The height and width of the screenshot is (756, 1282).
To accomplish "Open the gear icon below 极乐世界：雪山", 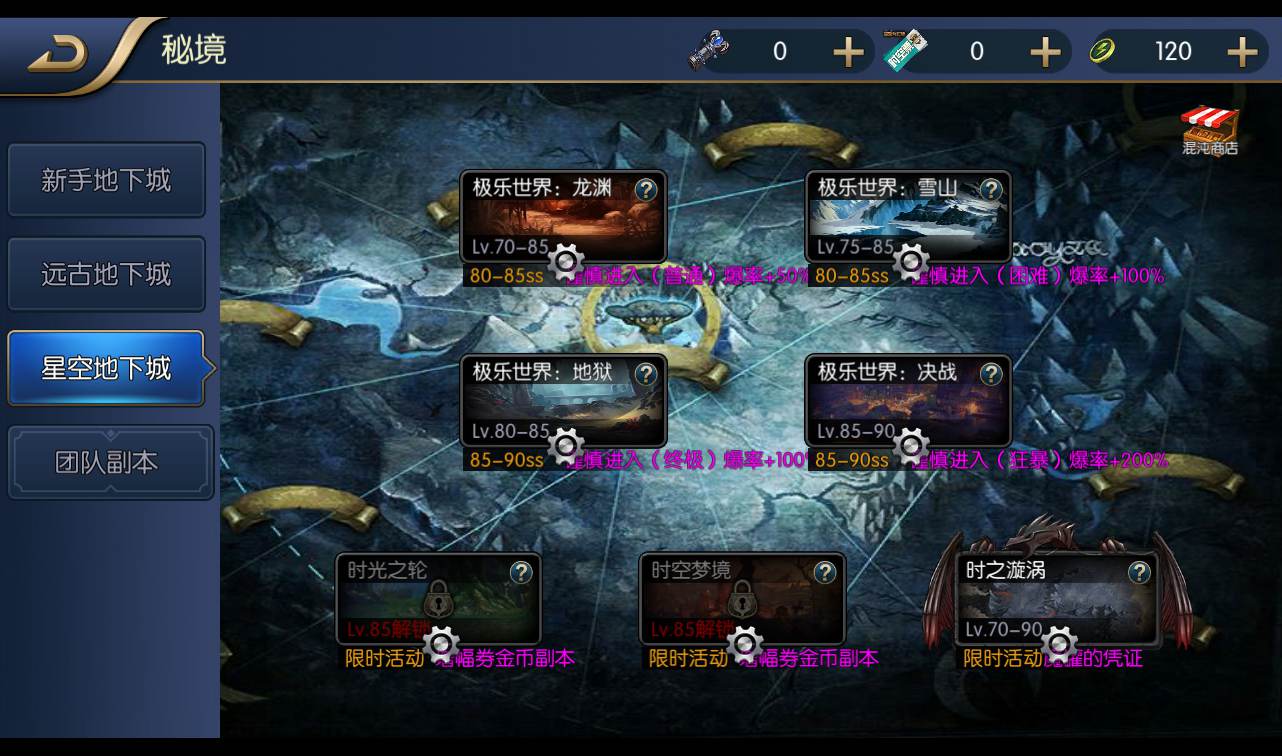I will tap(910, 262).
